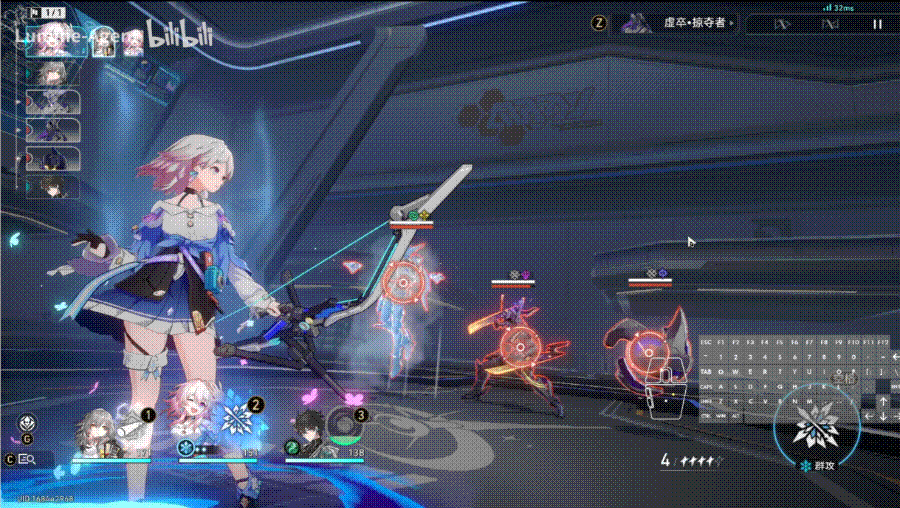Click the round emblem icon above G
Image resolution: width=900 pixels, height=508 pixels.
(x=27, y=423)
